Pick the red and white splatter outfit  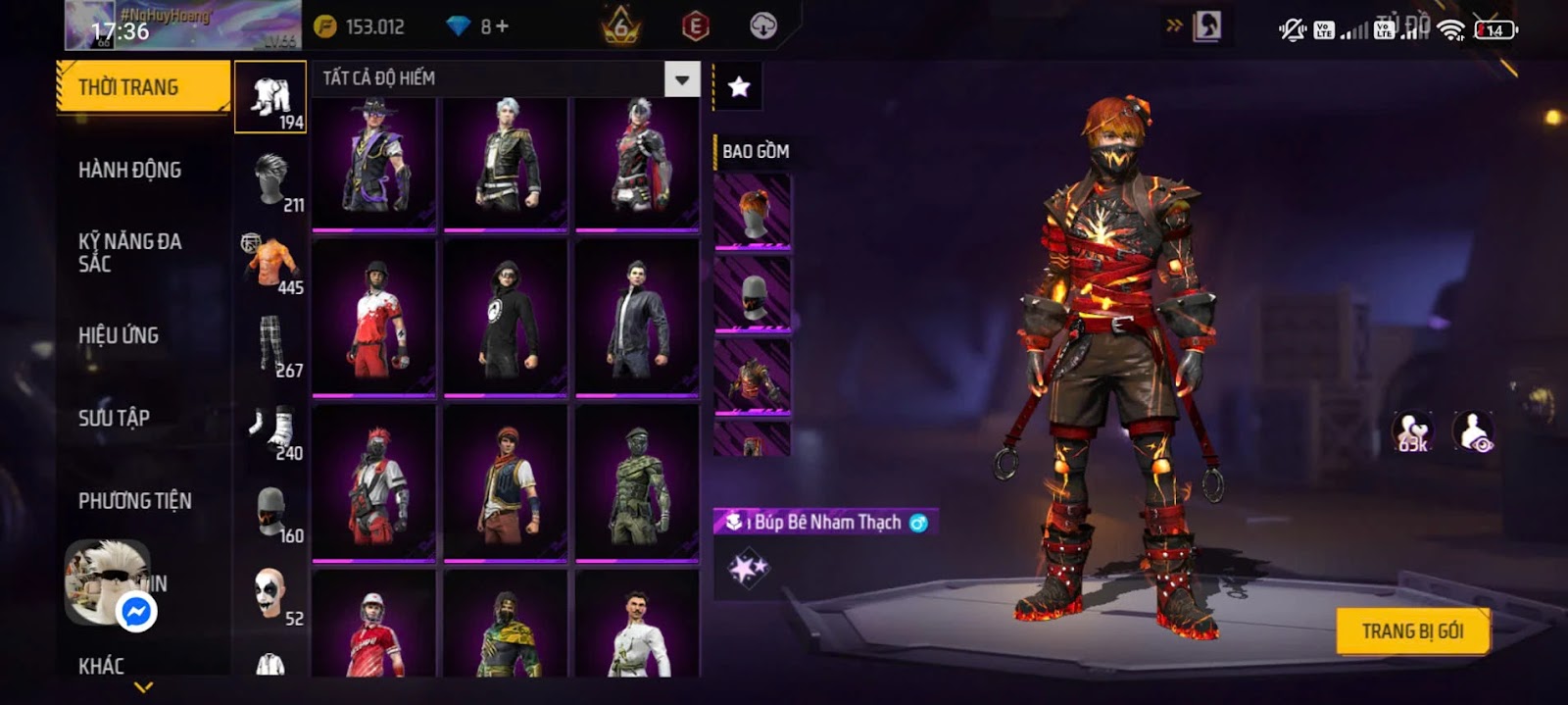click(373, 318)
